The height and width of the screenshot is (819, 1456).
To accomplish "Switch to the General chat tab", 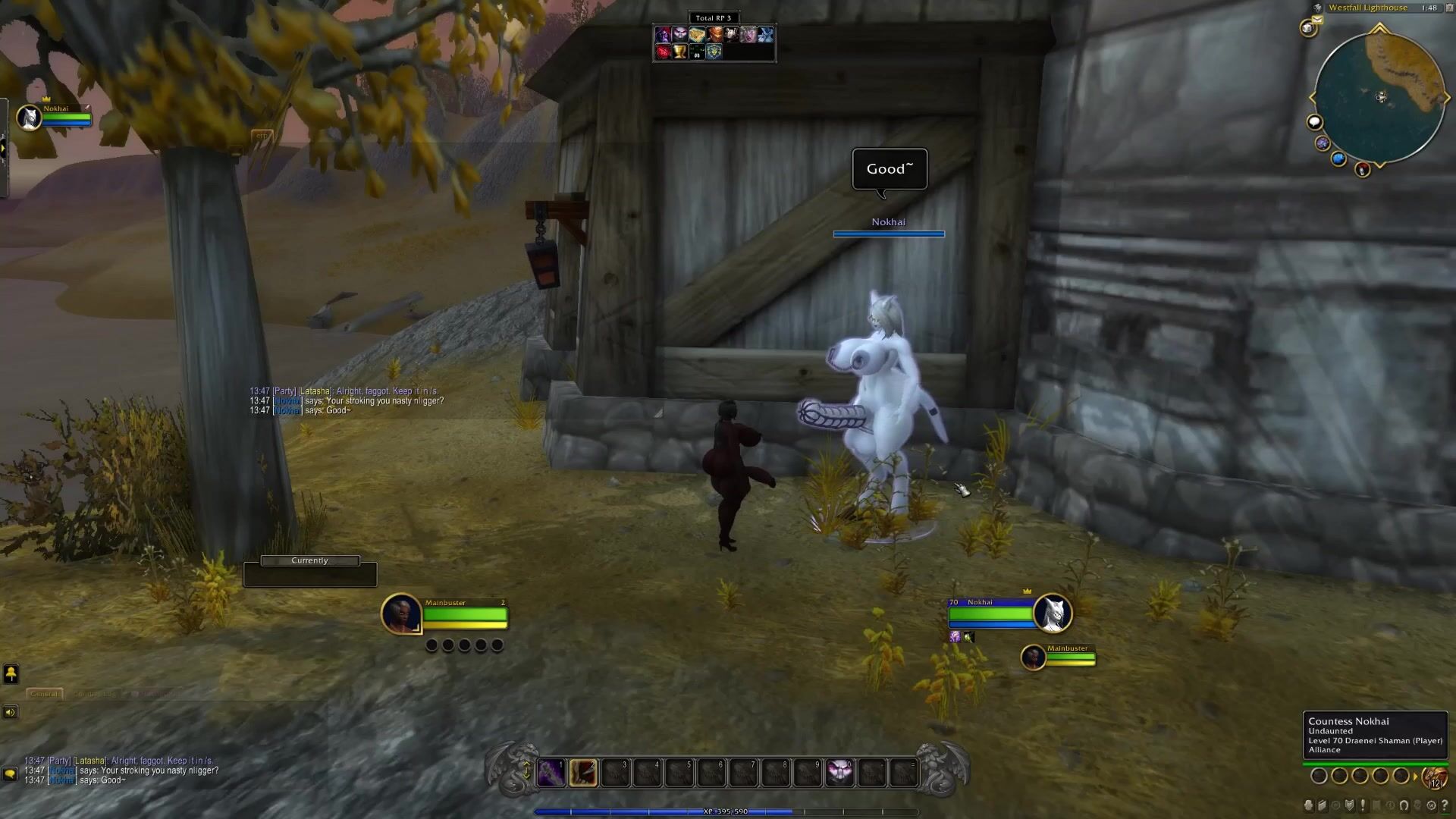I will tap(44, 694).
